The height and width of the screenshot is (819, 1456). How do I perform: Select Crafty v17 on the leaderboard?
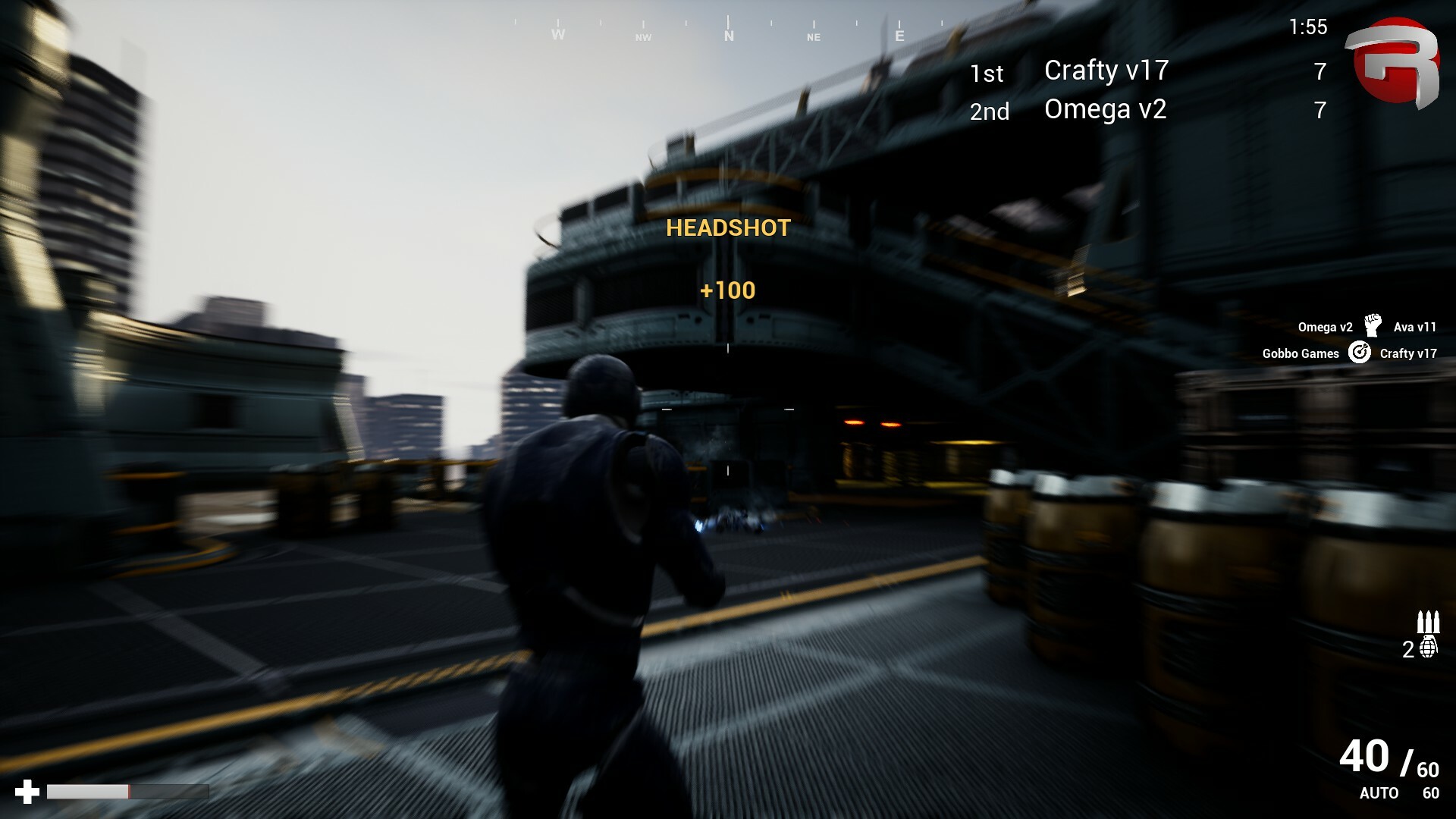1106,71
